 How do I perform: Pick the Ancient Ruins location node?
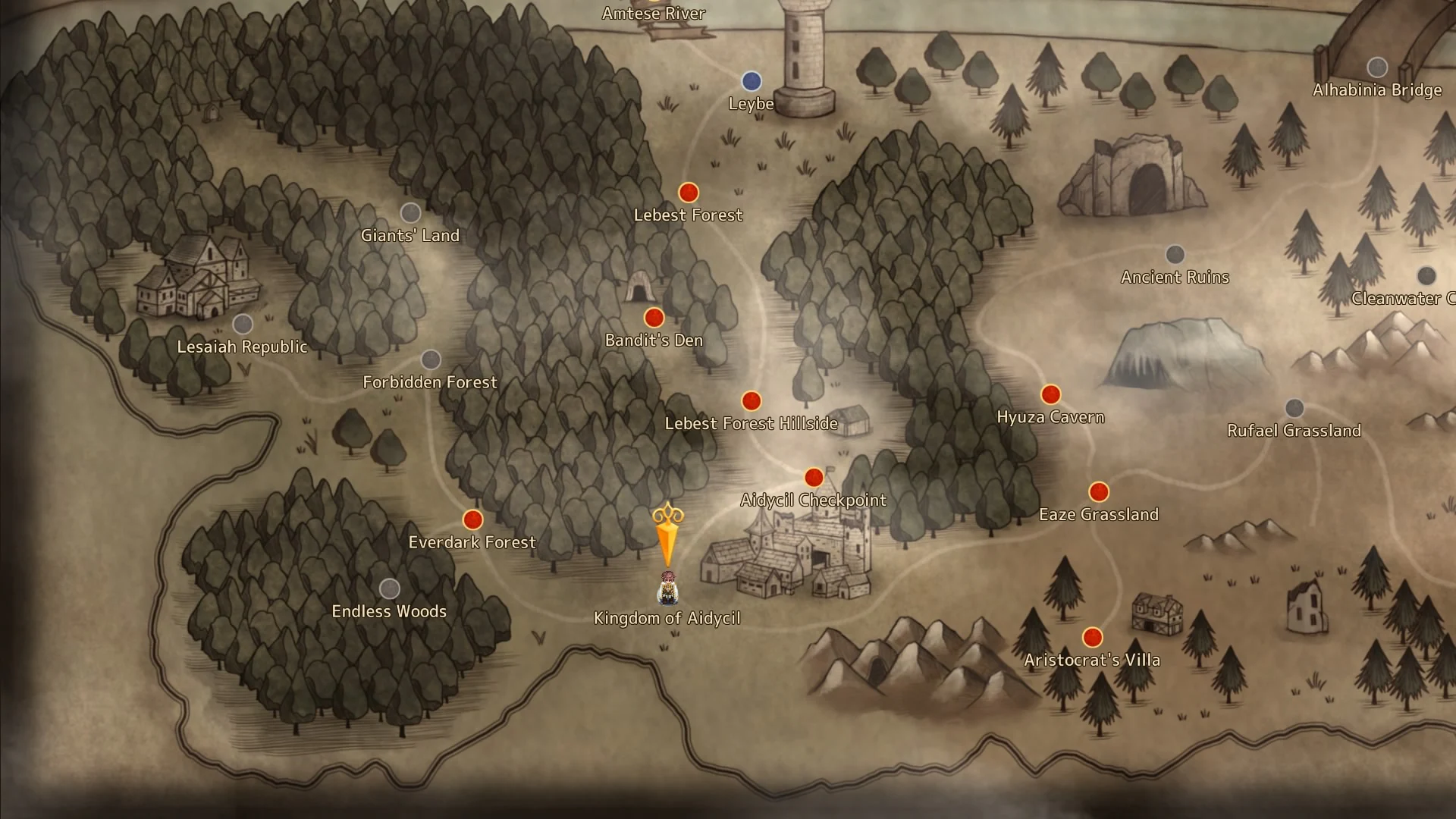1175,254
